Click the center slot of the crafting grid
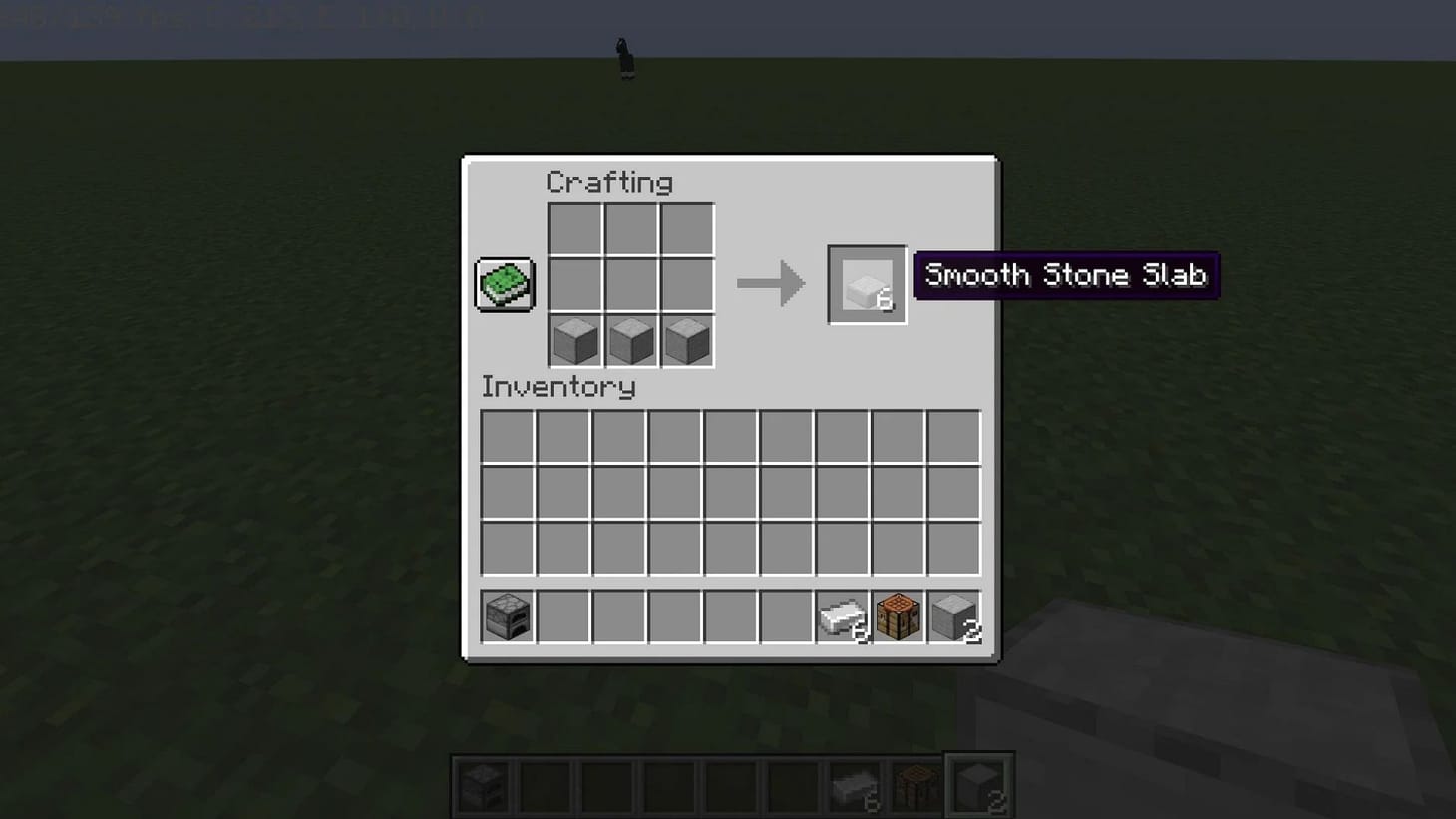 pos(631,284)
